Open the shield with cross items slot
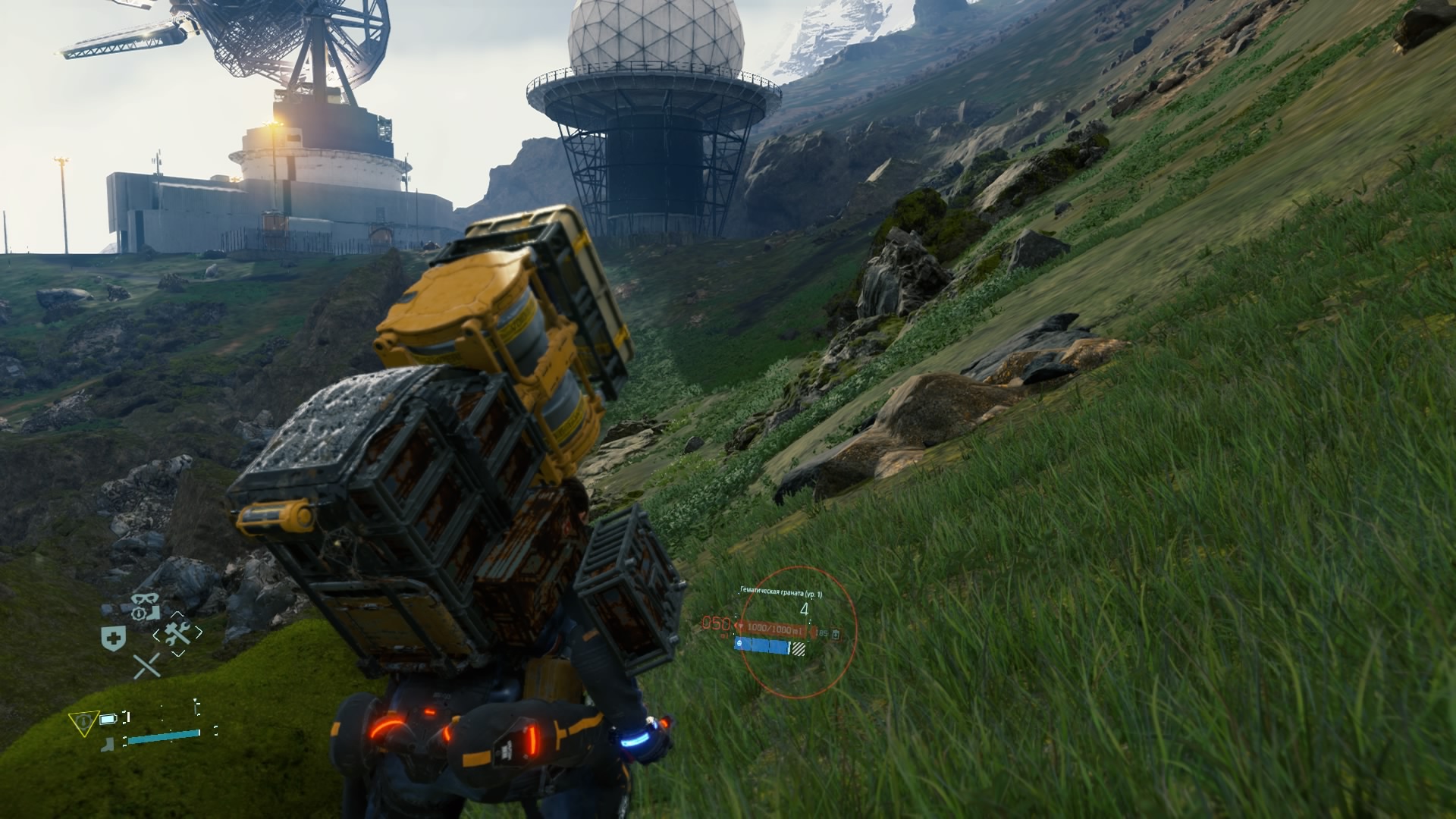The image size is (1456, 819). click(113, 639)
